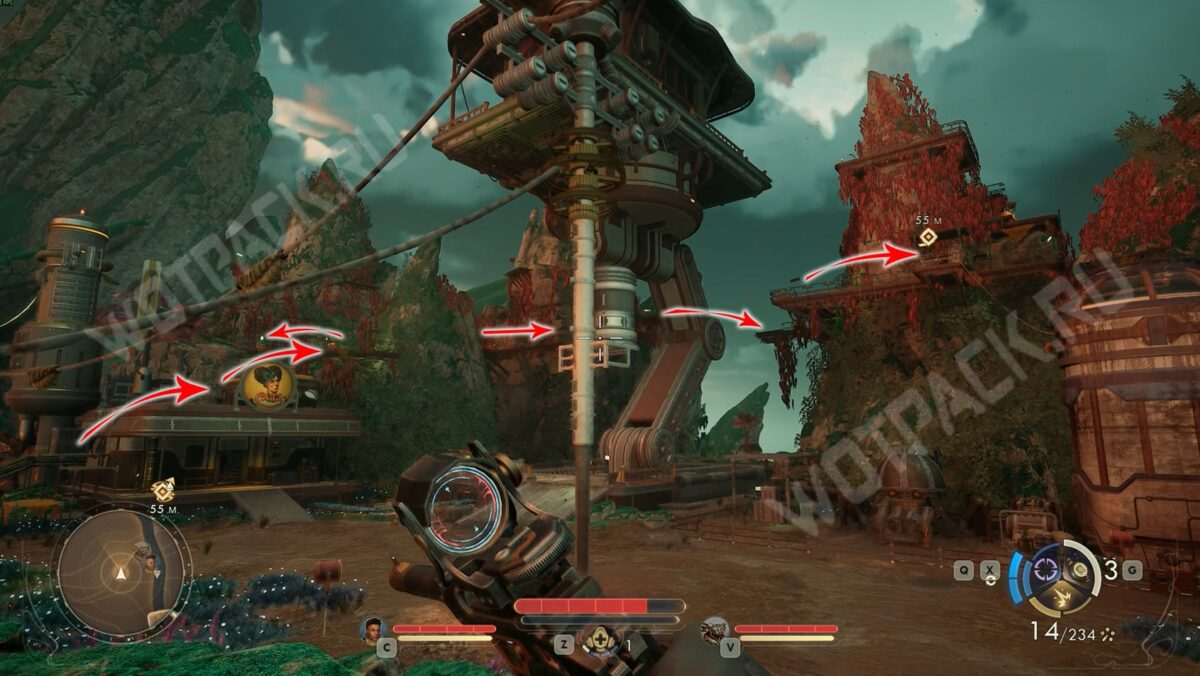Select the gold quest marker above the minimap

pyautogui.click(x=163, y=490)
